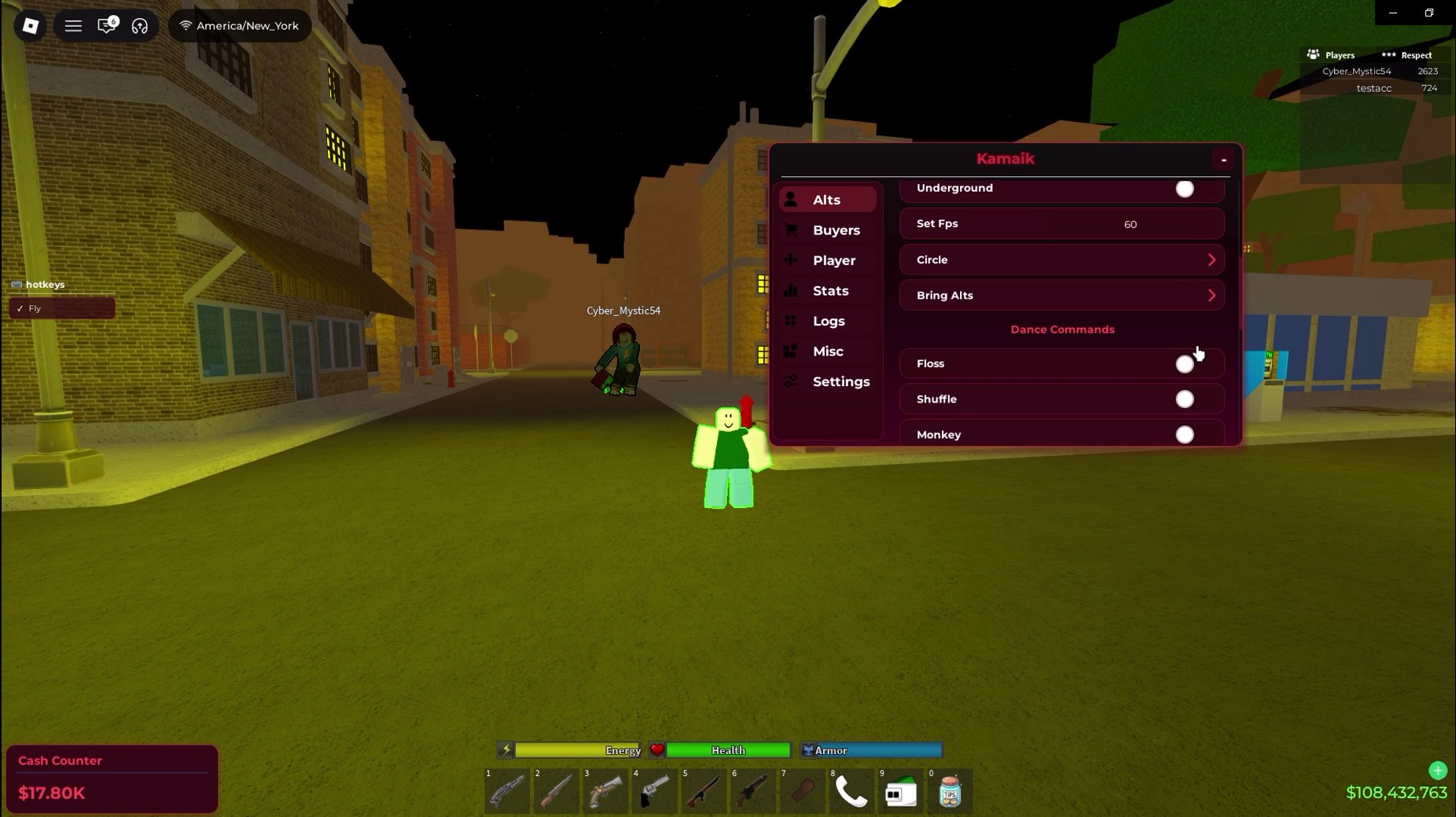1456x817 pixels.
Task: Select the tips jar in hotbar slot 0
Action: click(950, 792)
